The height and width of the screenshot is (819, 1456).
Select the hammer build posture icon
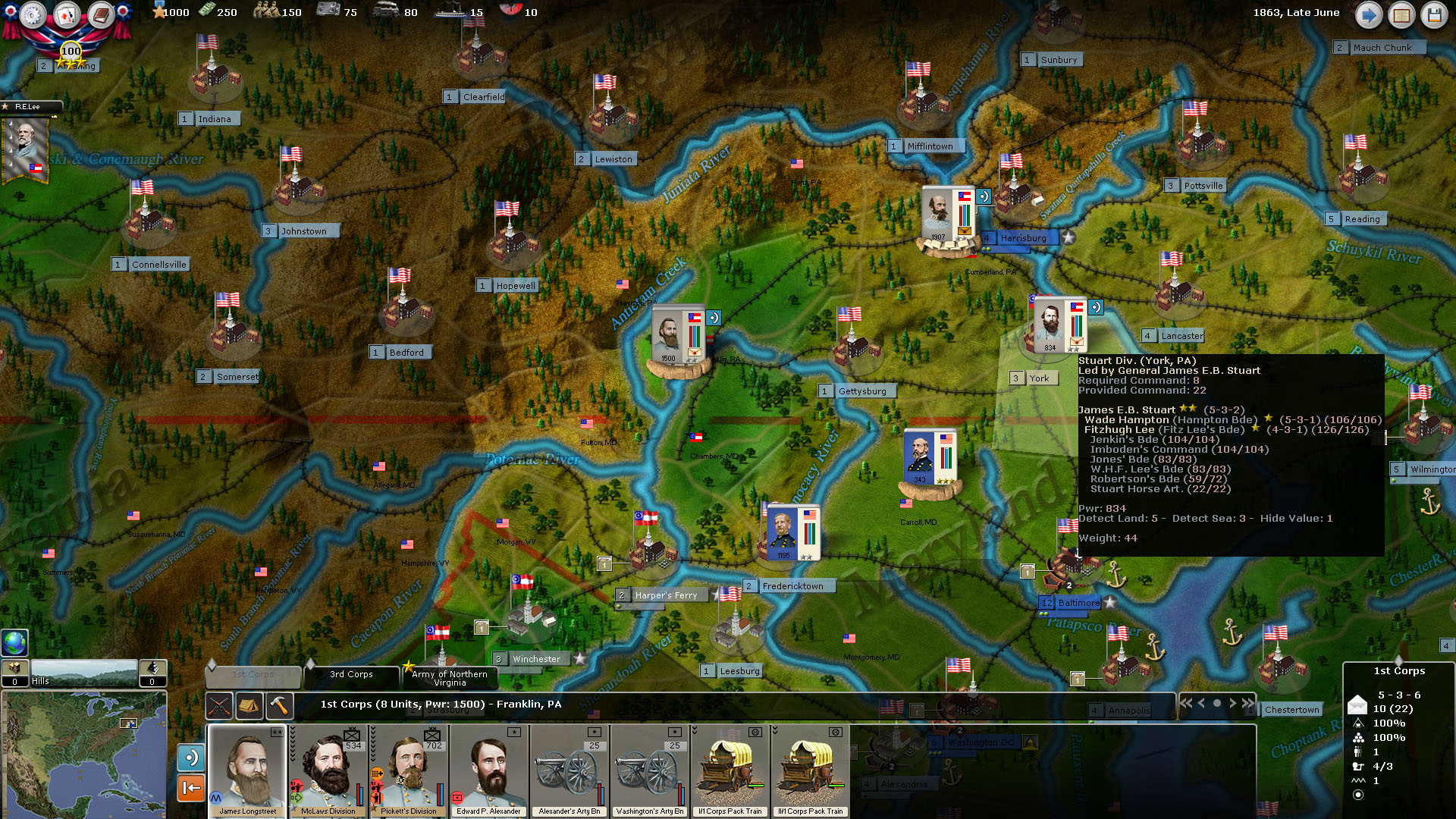(x=278, y=706)
